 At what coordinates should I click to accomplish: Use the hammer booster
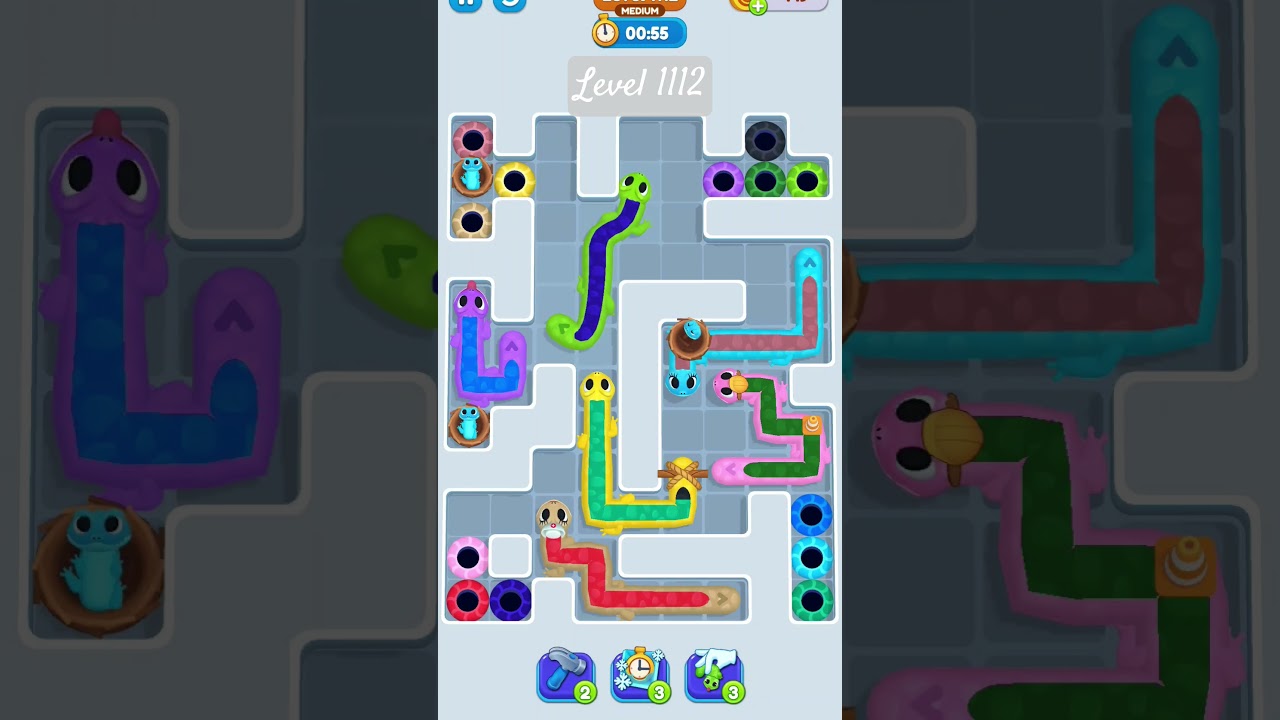tap(565, 675)
